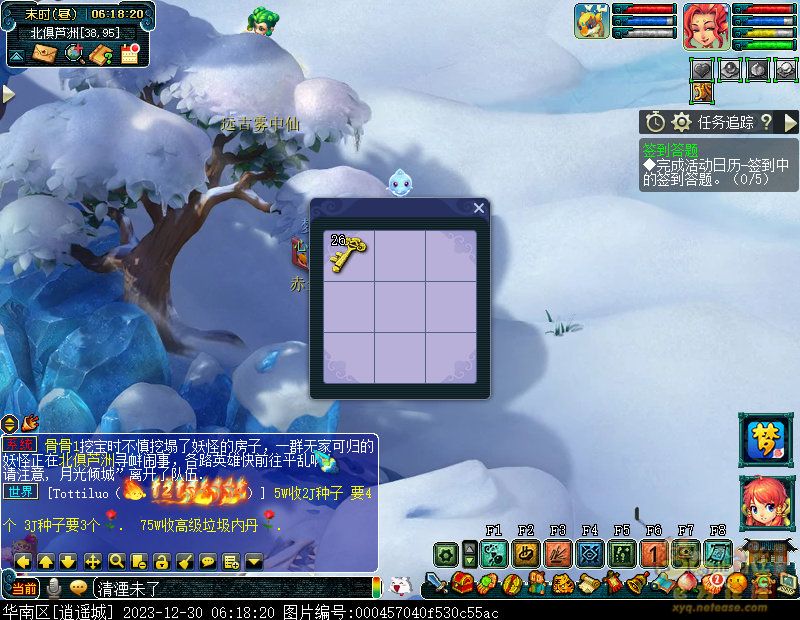Screen dimensions: 800x620
Task: Expand quest tracker with the arrow button
Action: (790, 122)
